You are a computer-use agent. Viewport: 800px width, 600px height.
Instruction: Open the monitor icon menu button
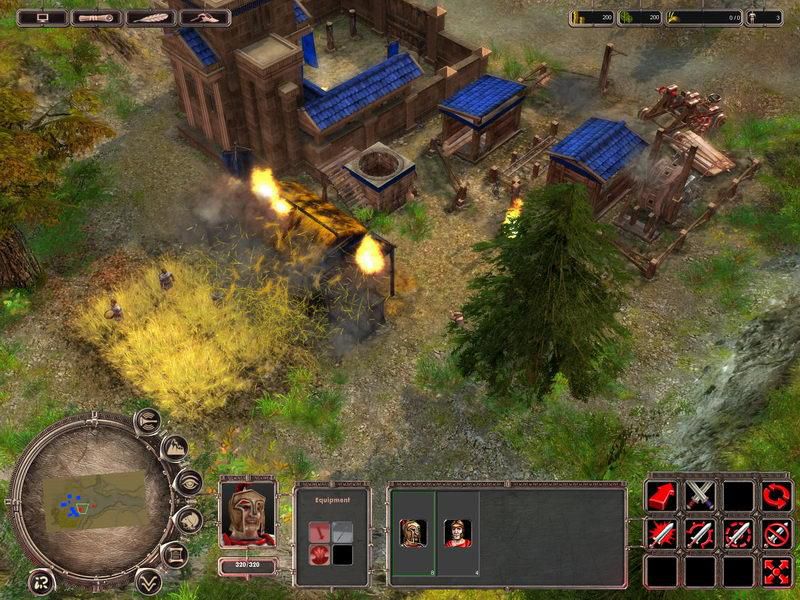click(43, 17)
